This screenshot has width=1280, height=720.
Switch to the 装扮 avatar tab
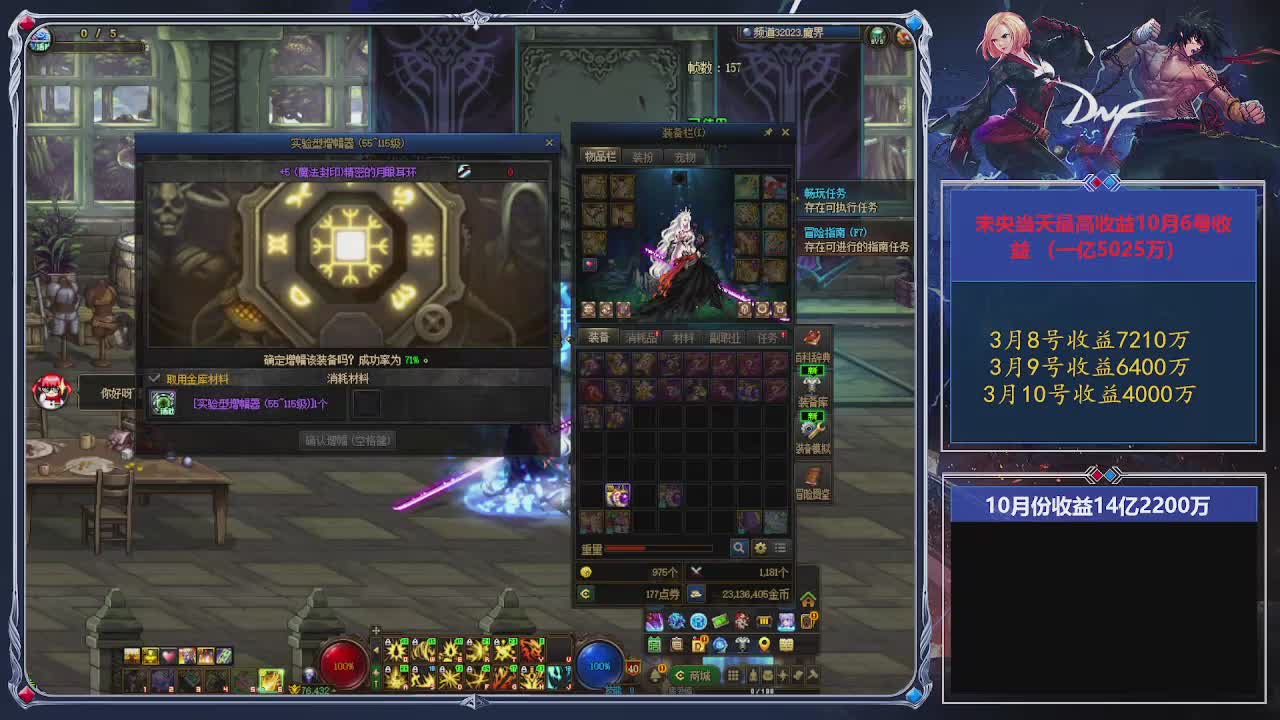(643, 157)
